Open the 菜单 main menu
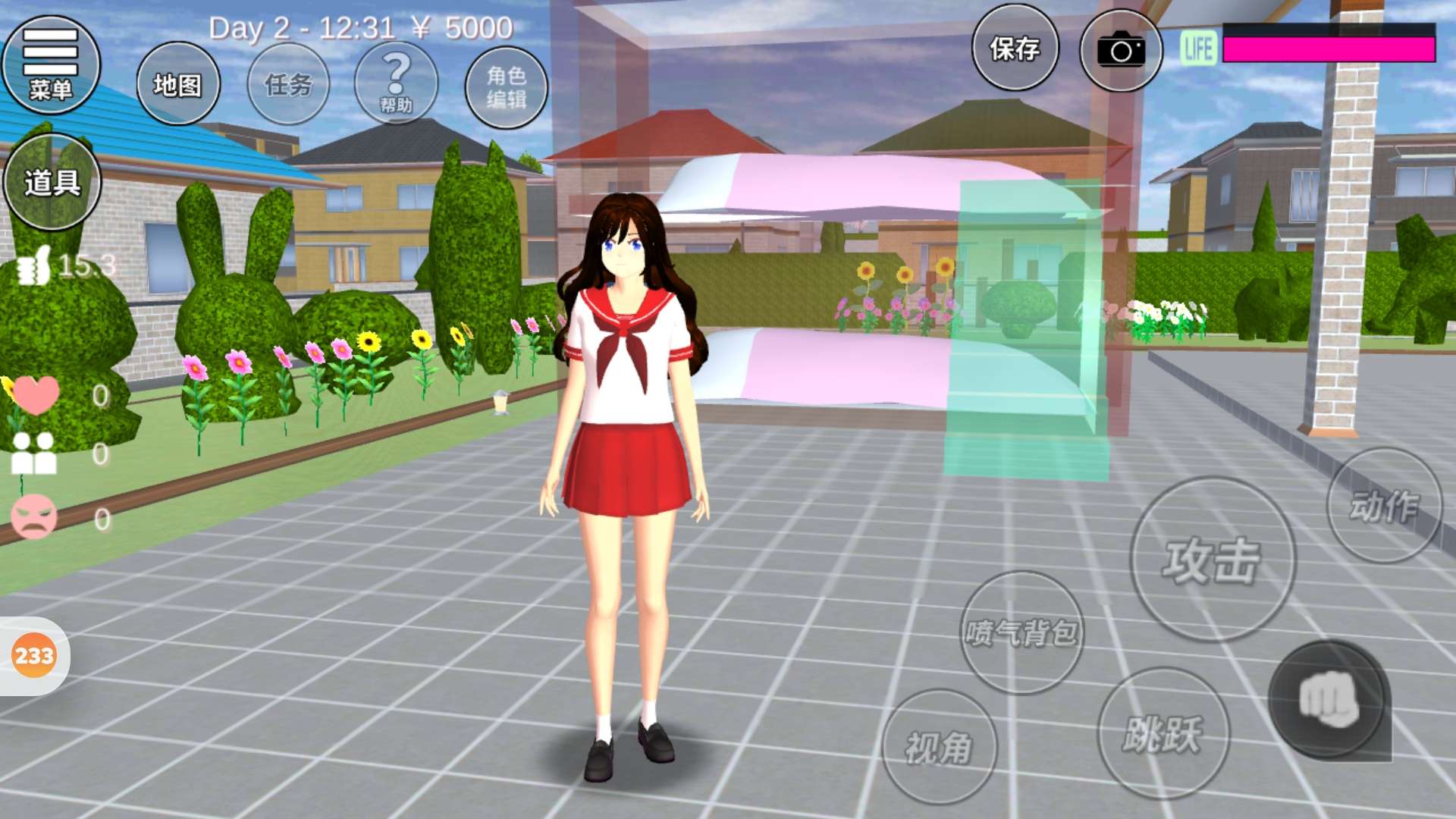 click(x=51, y=65)
